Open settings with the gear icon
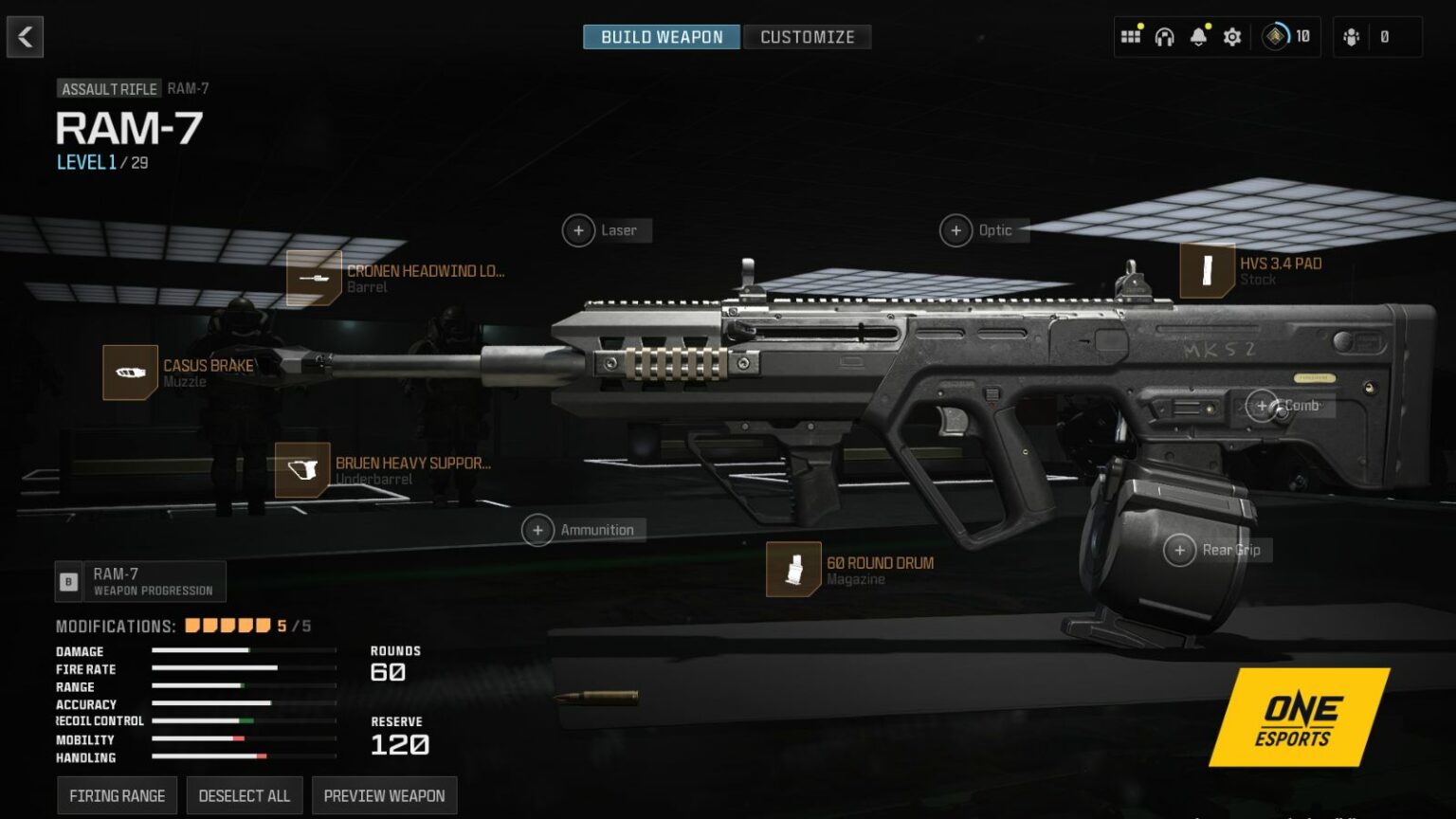 point(1232,37)
